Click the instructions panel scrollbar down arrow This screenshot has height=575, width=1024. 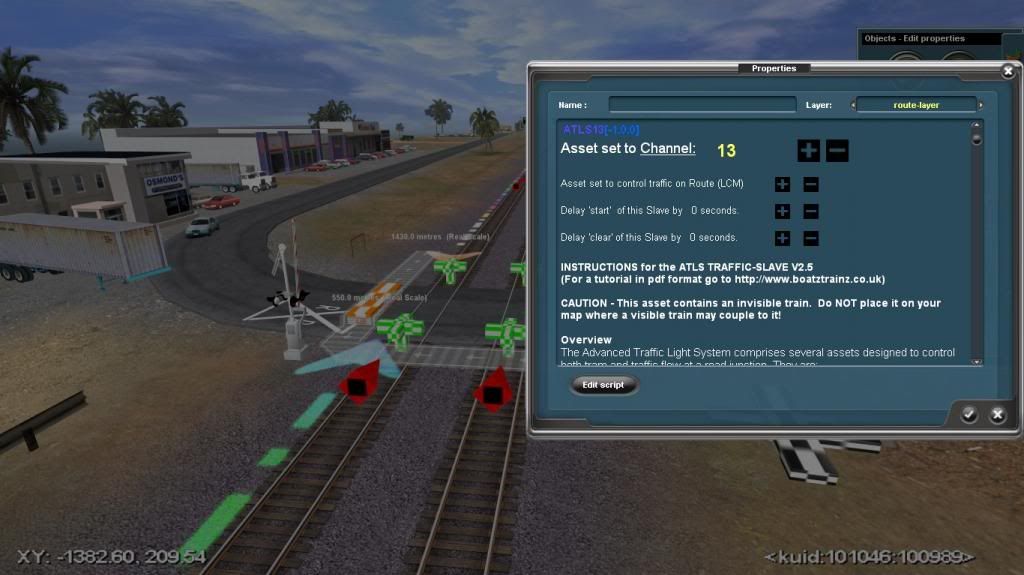pos(977,361)
